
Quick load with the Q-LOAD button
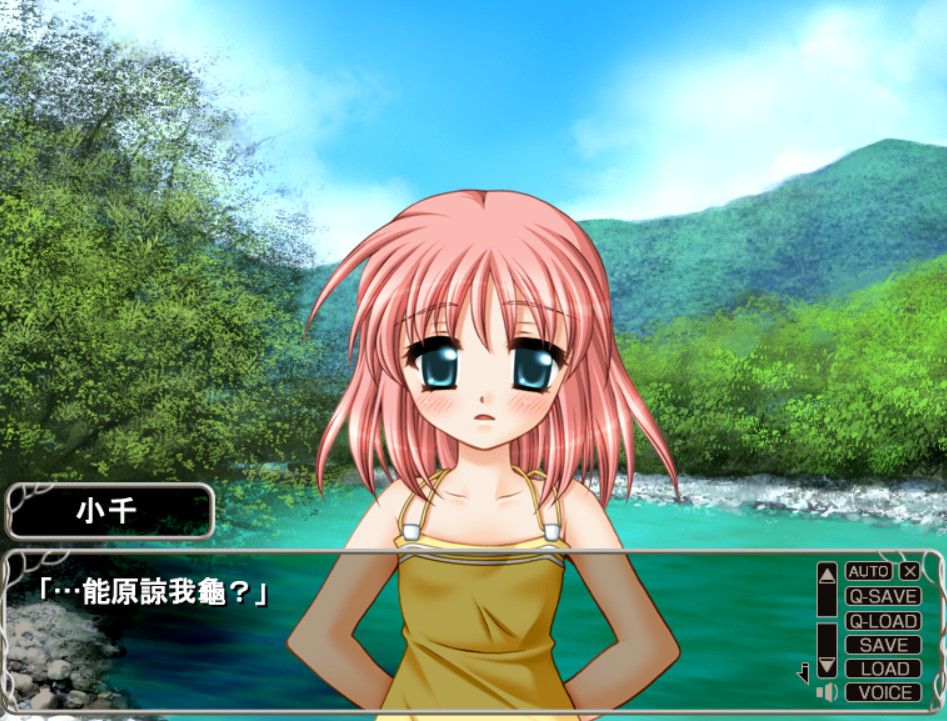(882, 620)
